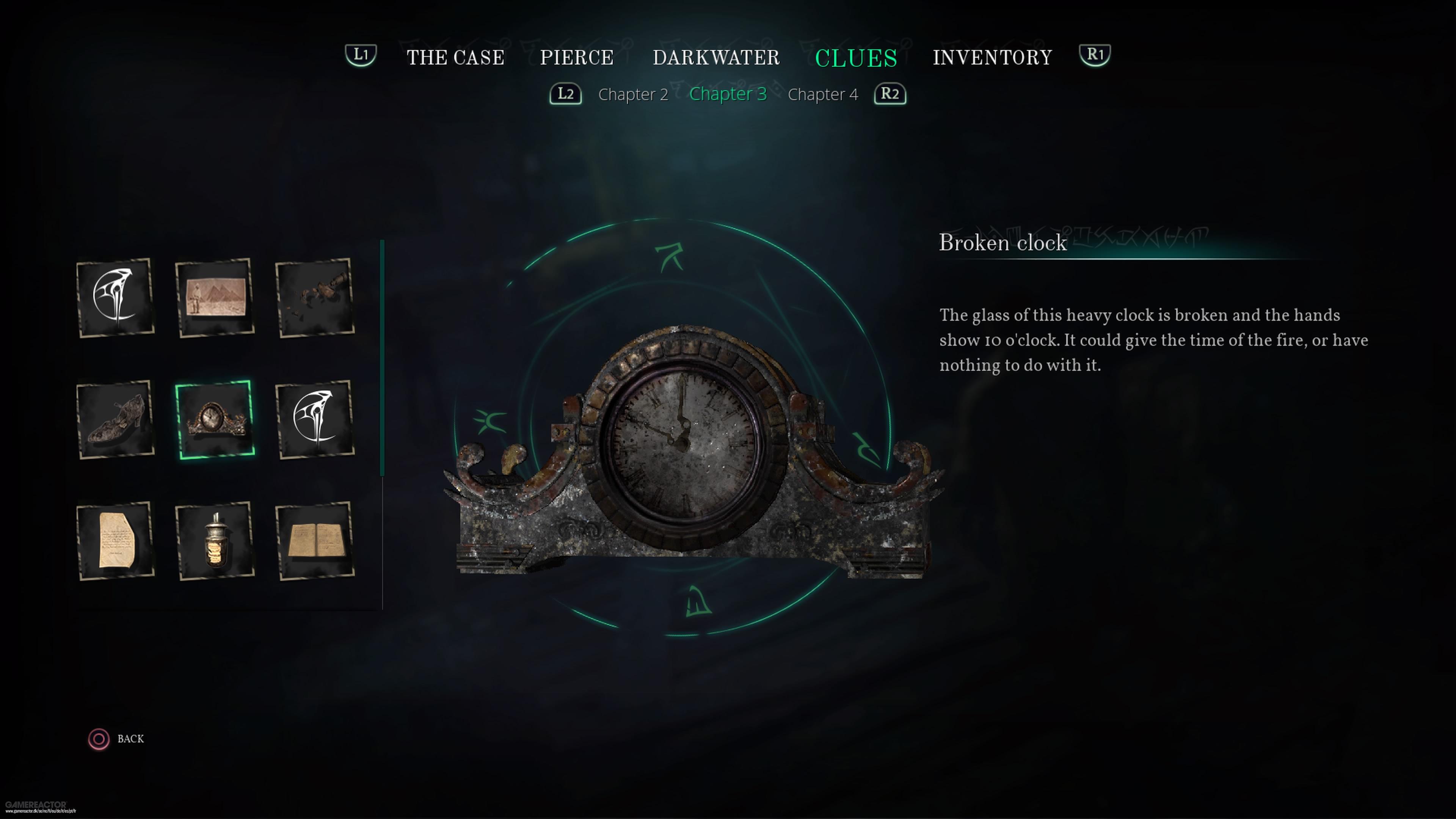This screenshot has width=1456, height=819.
Task: Open the THE CASE tab
Action: click(455, 57)
